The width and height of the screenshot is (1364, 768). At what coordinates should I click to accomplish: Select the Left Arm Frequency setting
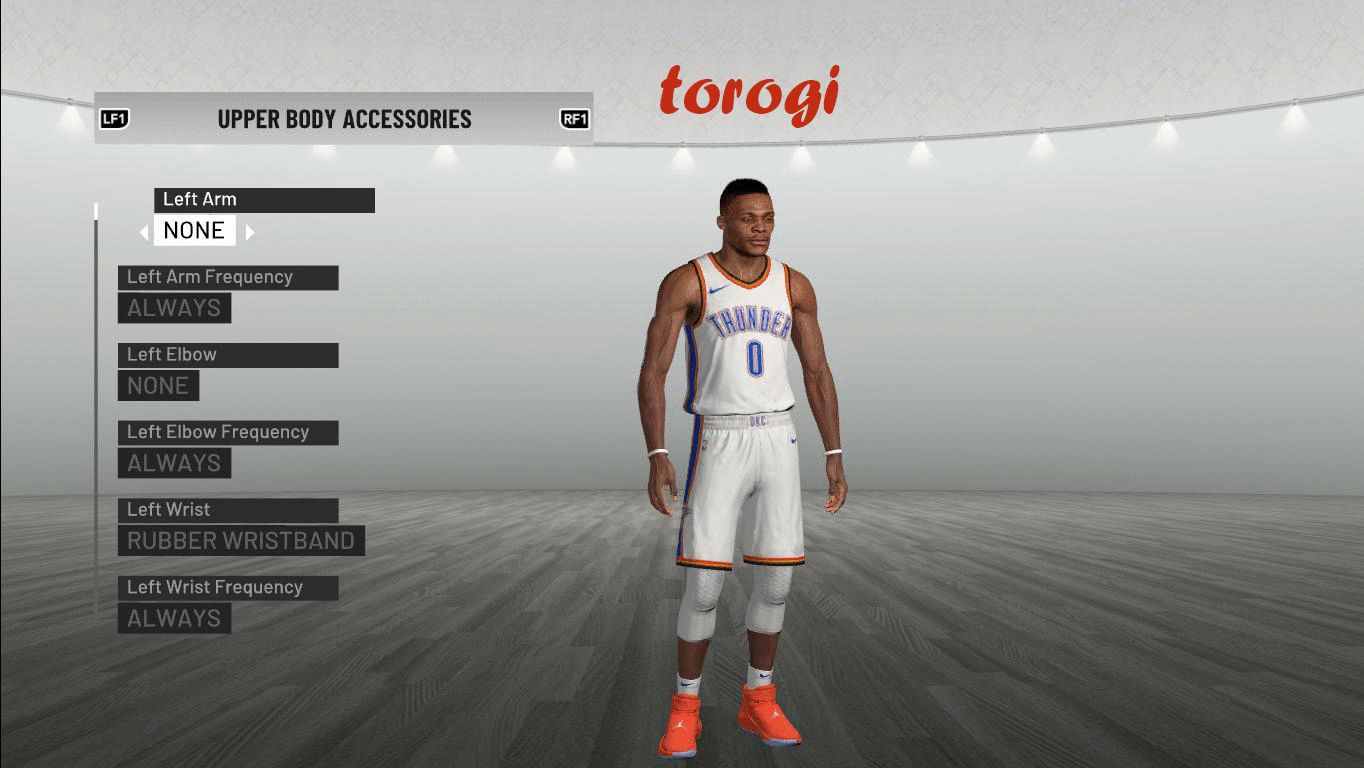click(x=175, y=308)
